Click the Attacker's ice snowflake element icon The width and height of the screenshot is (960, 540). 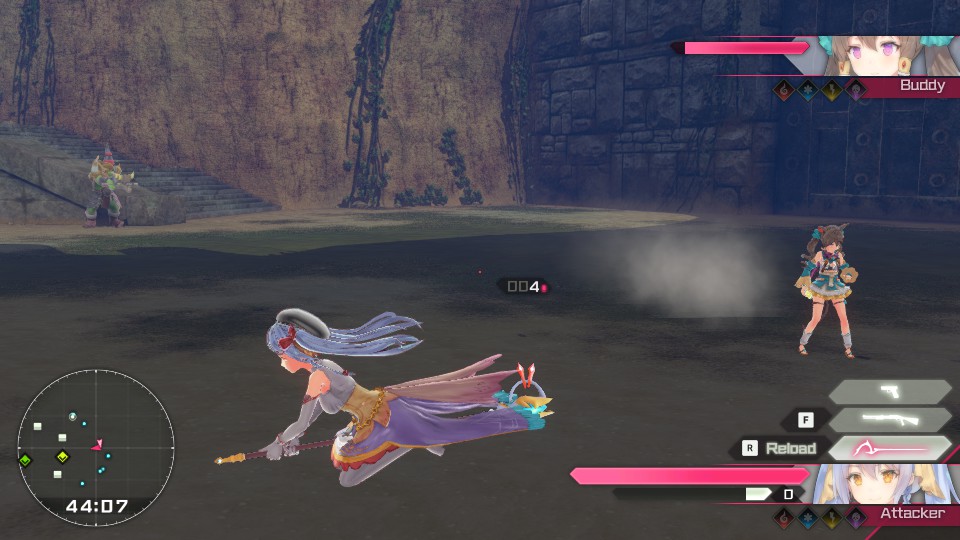click(808, 517)
